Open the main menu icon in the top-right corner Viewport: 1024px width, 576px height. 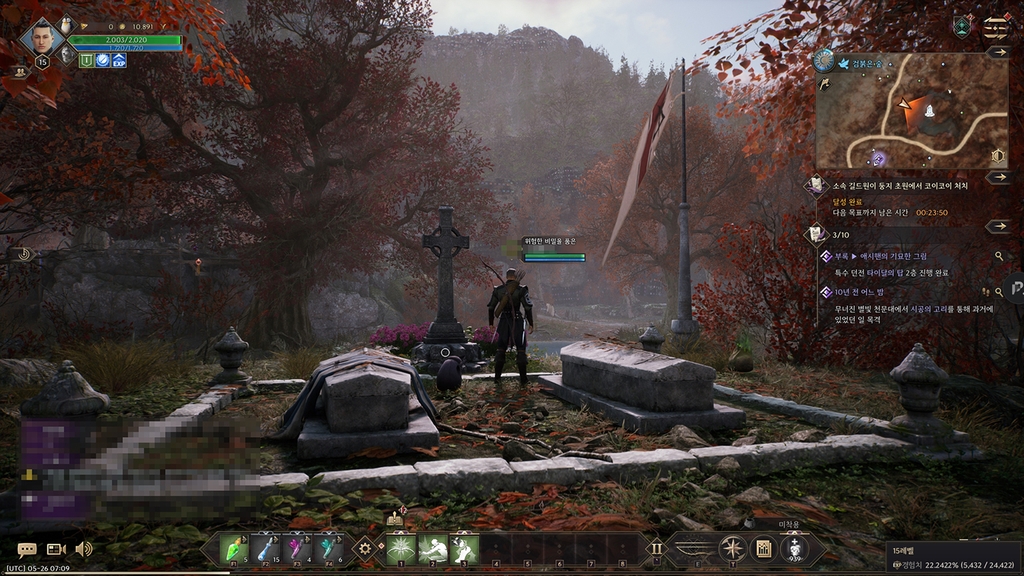coord(996,27)
